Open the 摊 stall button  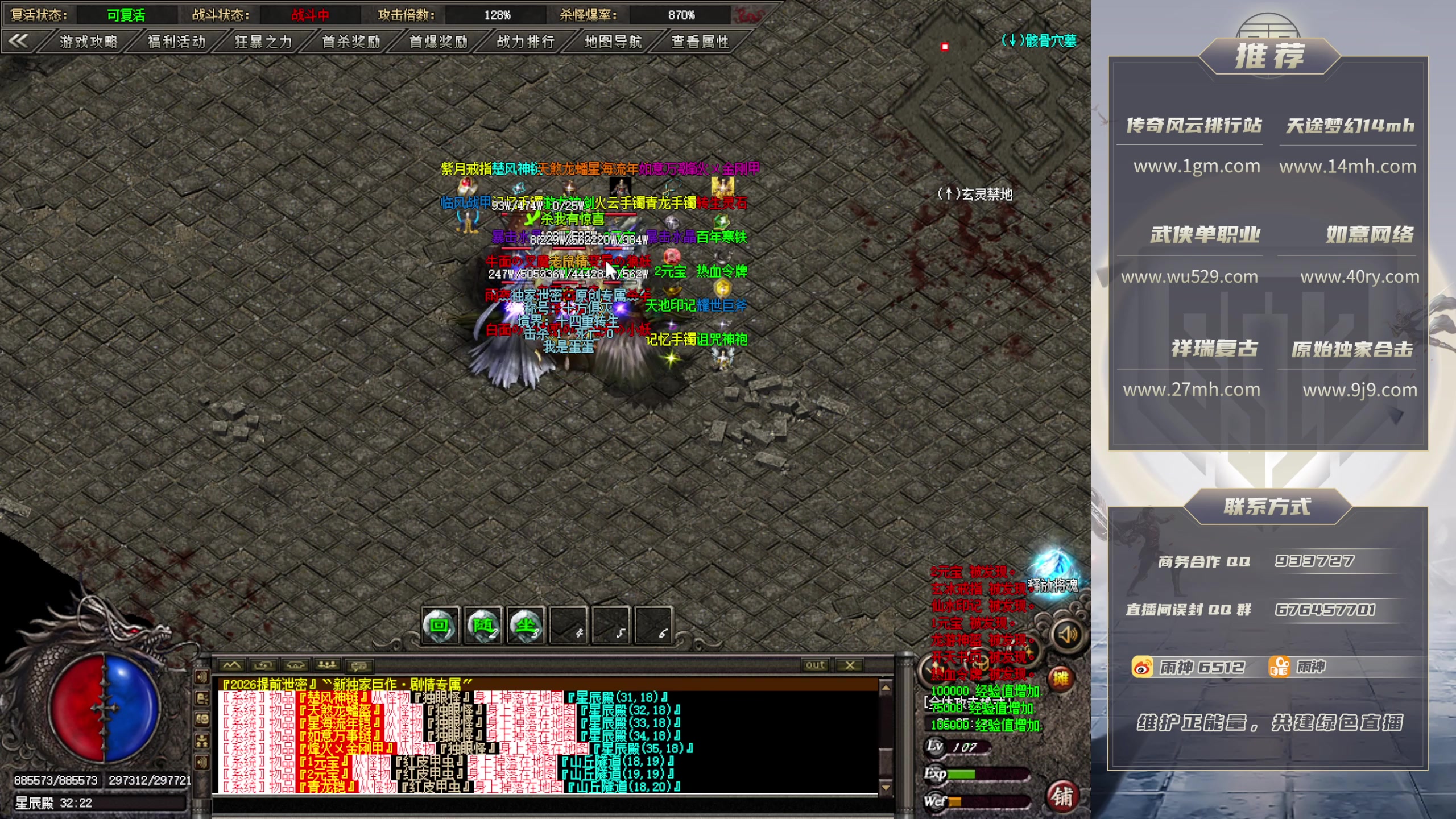click(x=1060, y=678)
